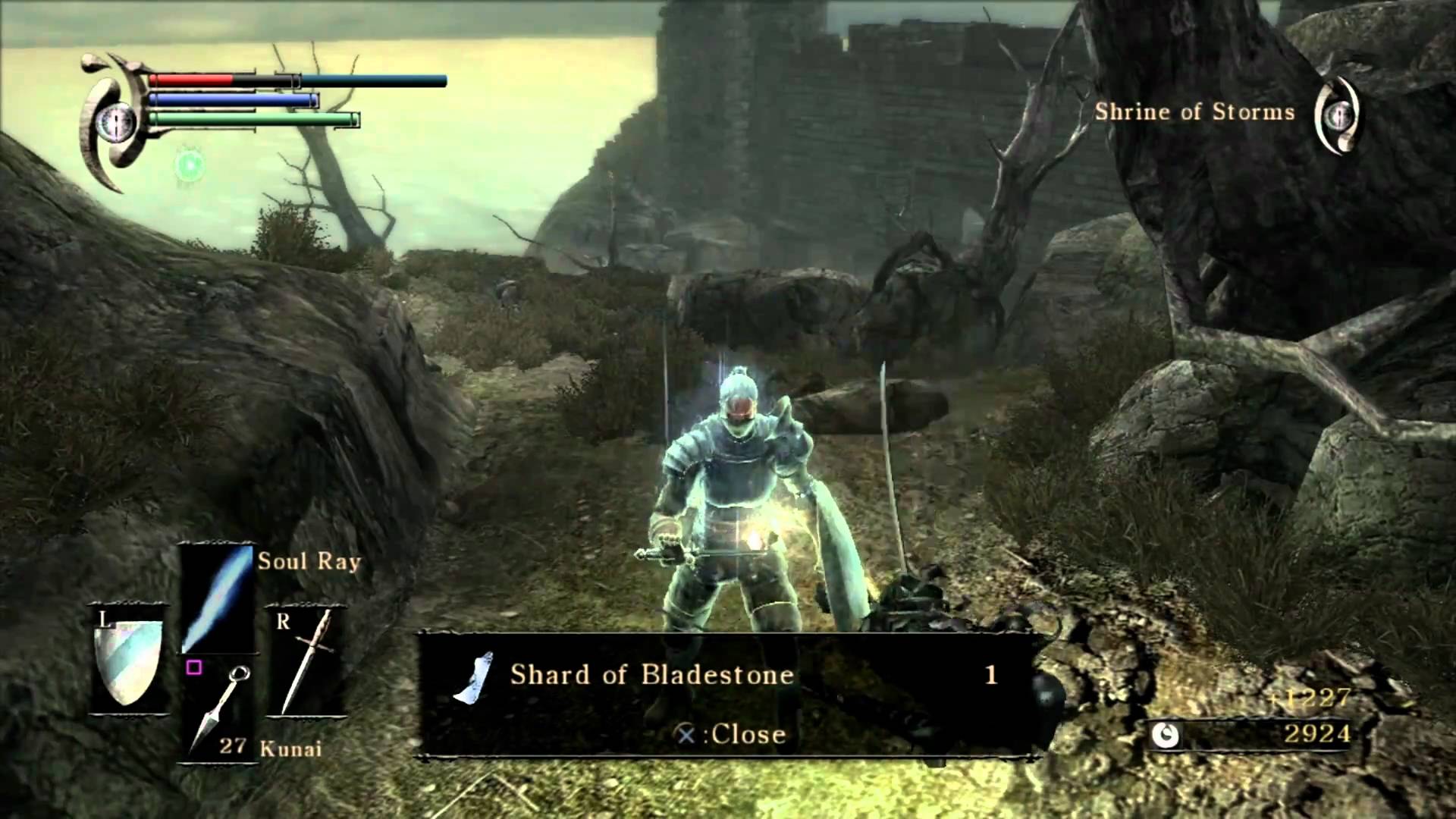Expand the stamina bar readout
1456x819 pixels.
(250, 119)
